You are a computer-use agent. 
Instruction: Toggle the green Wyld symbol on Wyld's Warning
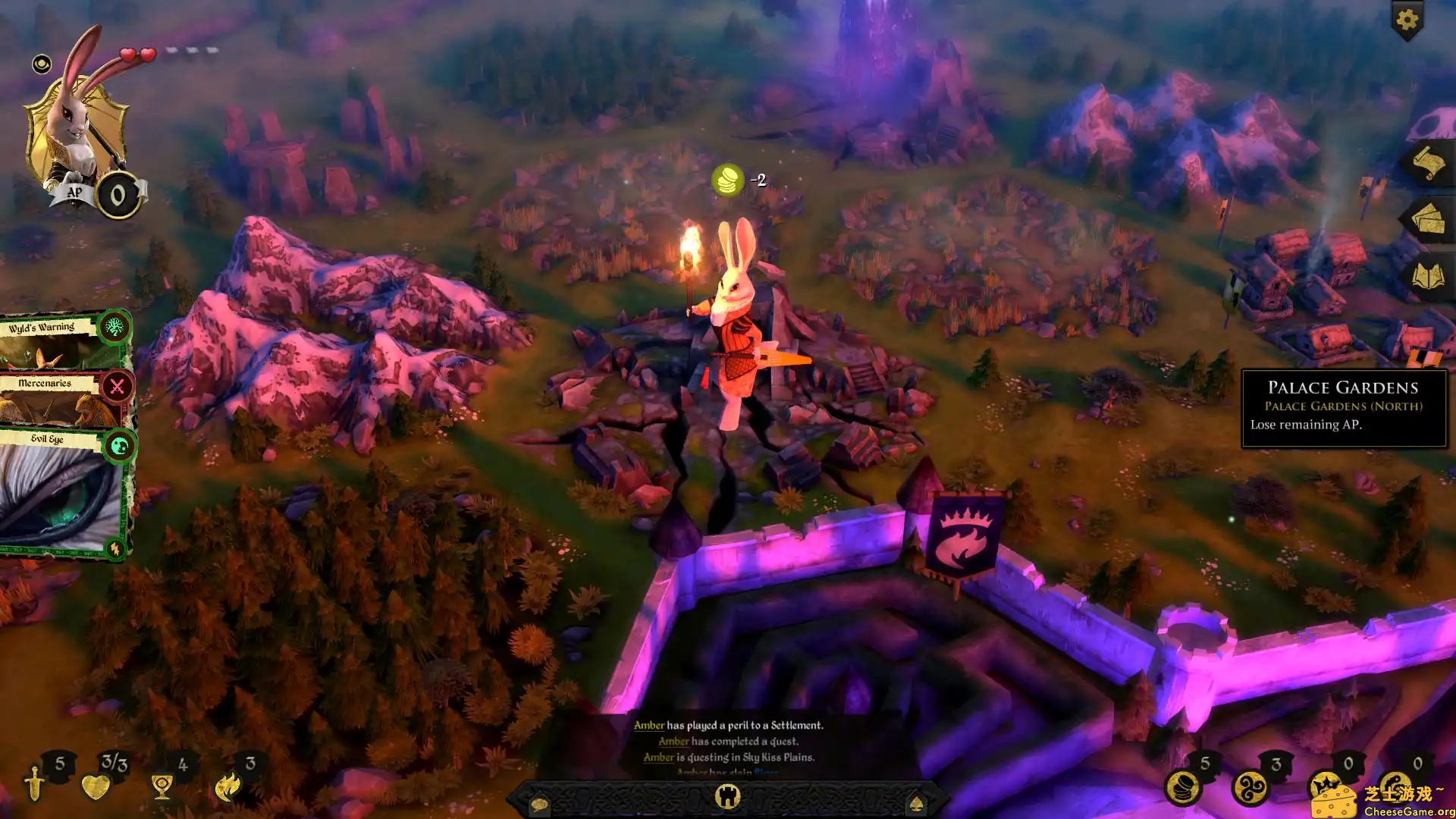pyautogui.click(x=115, y=328)
